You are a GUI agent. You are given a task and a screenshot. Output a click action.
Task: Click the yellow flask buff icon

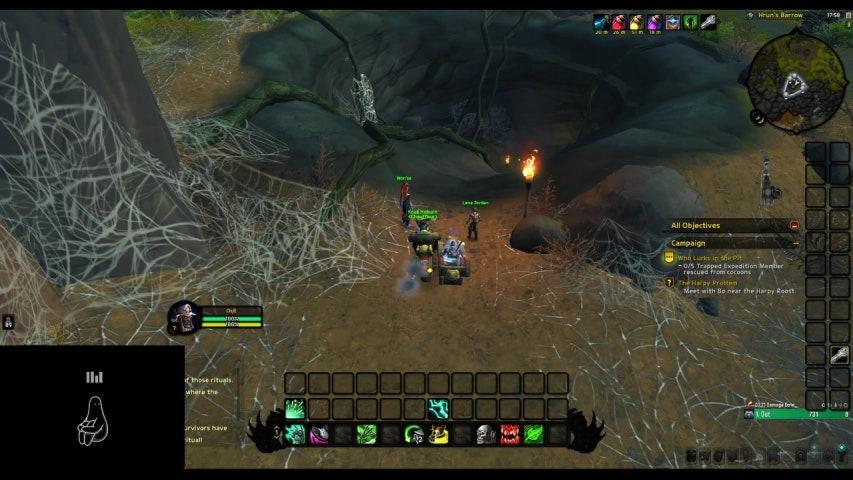[x=636, y=21]
